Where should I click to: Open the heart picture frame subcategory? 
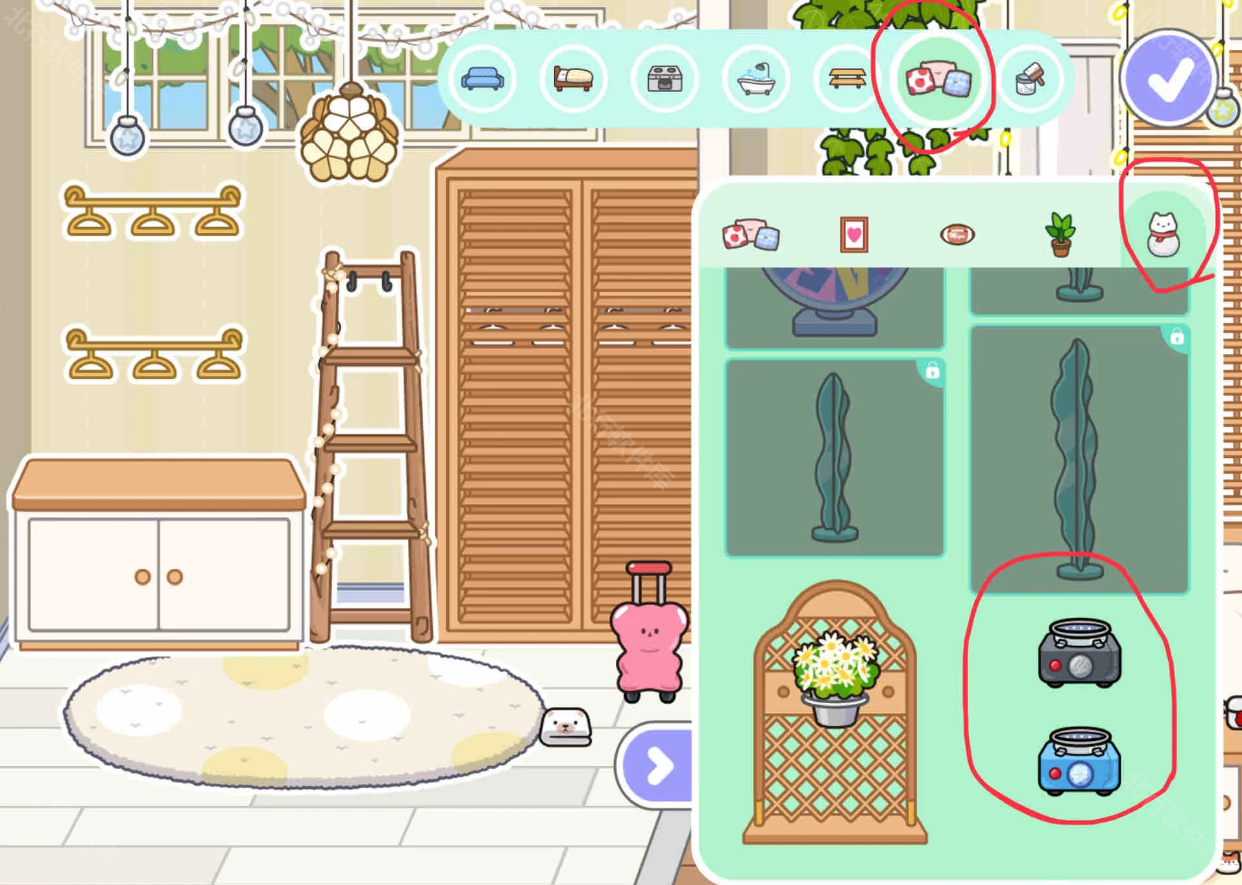tap(854, 235)
